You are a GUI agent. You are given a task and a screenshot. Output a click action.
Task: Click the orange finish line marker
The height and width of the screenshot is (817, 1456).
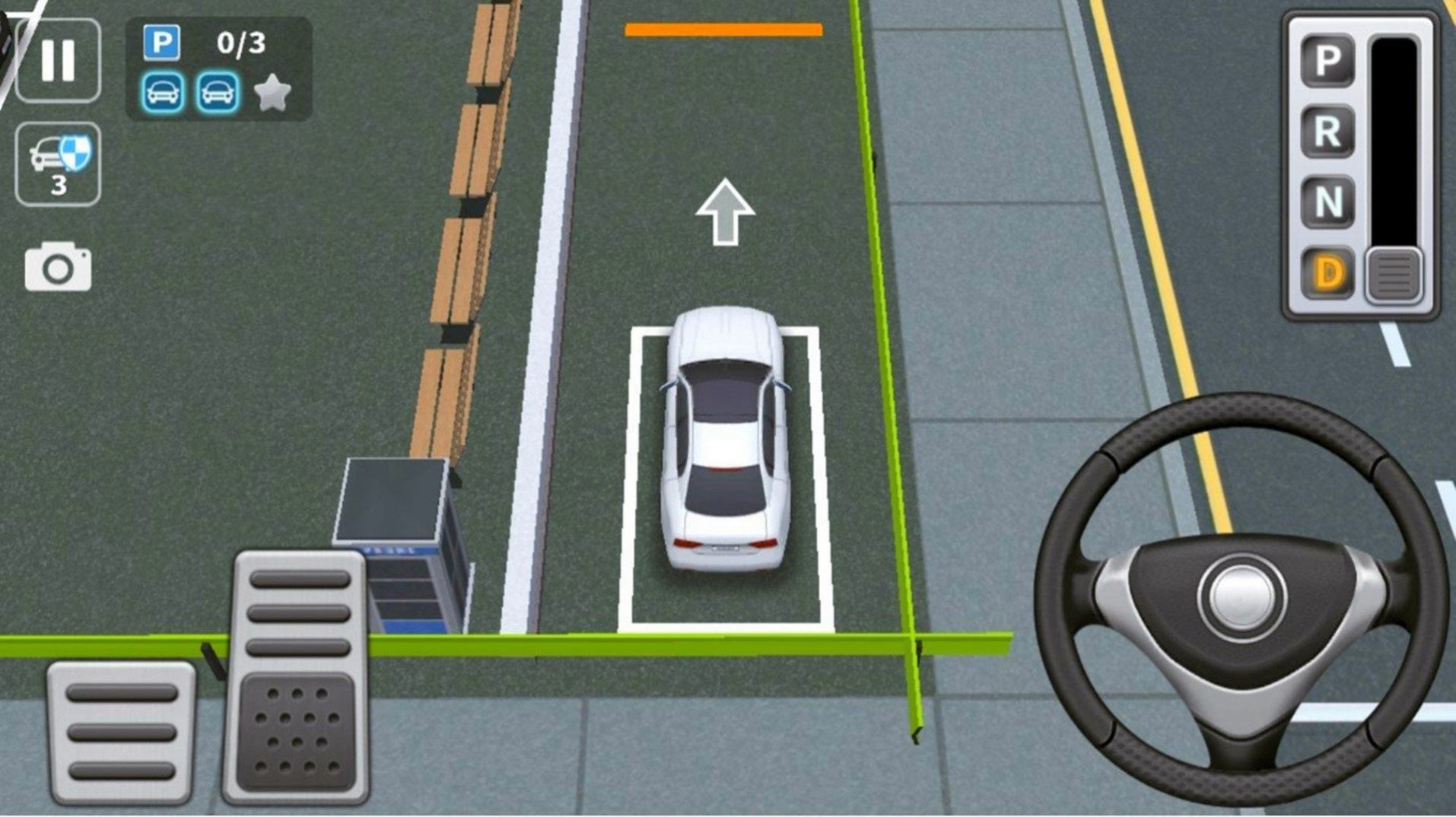pyautogui.click(x=723, y=27)
